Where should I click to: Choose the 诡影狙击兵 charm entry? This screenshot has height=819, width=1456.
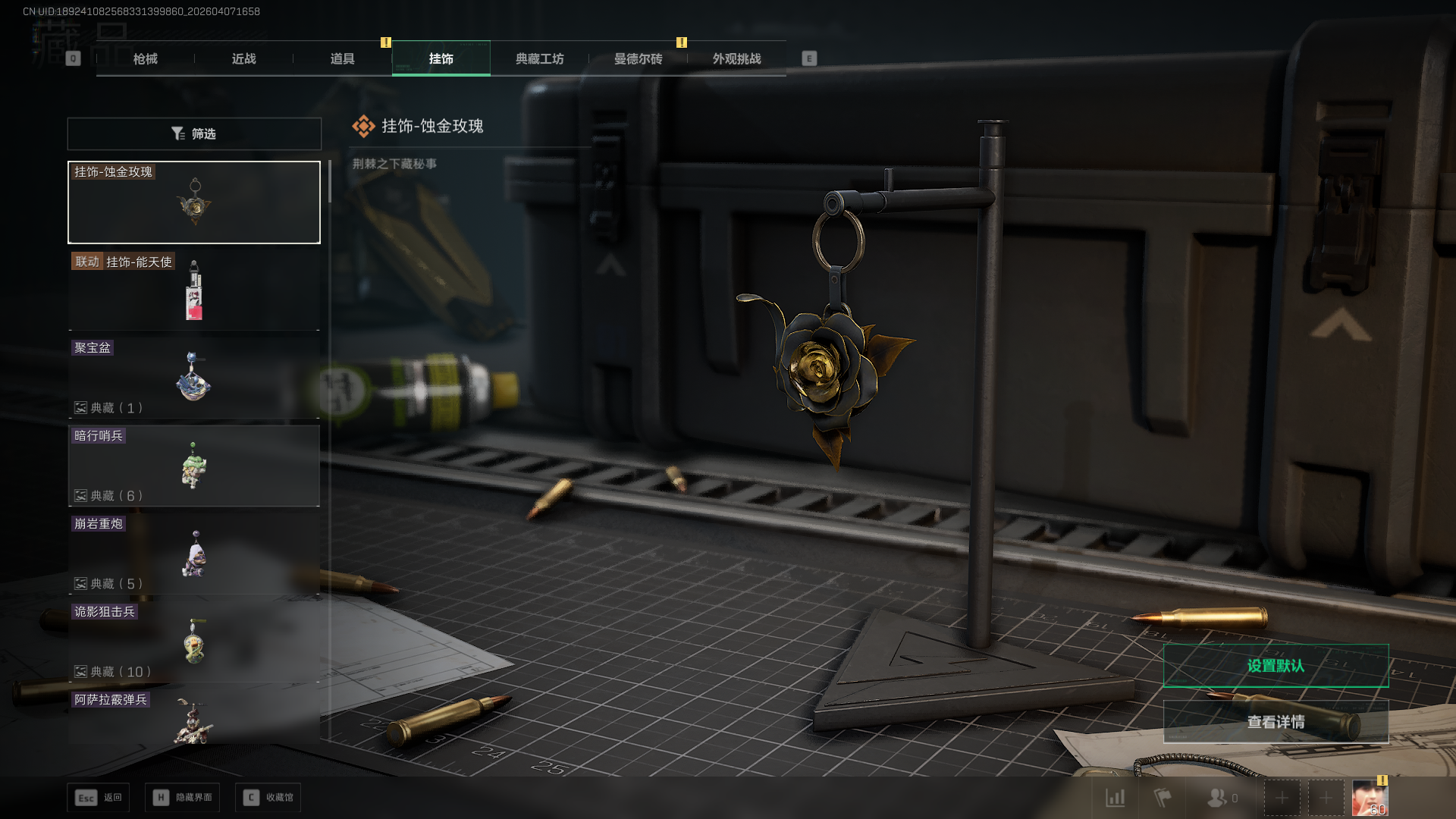click(x=194, y=642)
